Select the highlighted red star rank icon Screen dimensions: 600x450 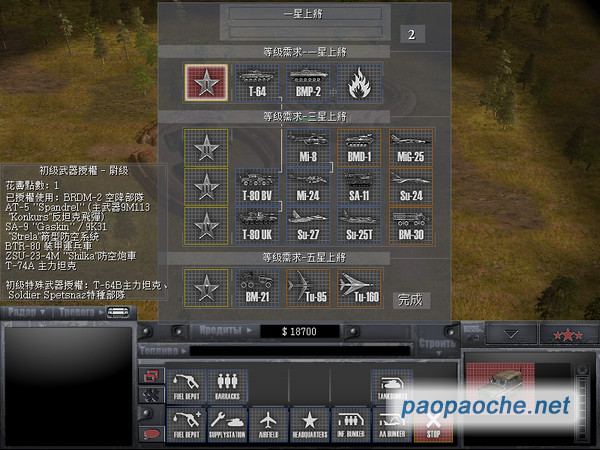(206, 82)
